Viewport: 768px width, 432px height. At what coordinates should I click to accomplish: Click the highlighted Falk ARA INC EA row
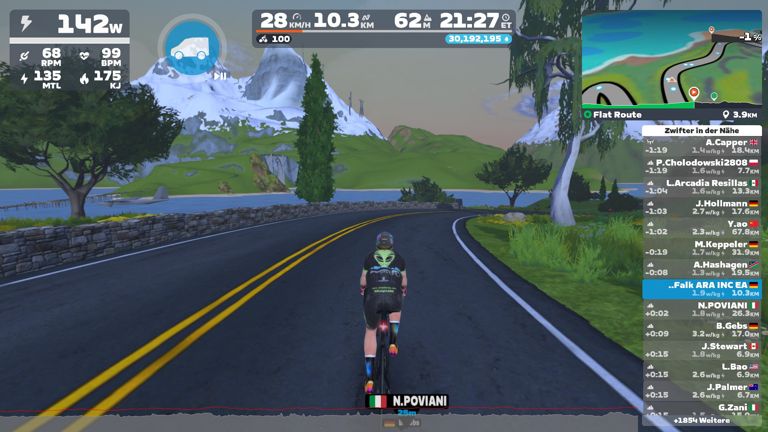click(x=702, y=289)
